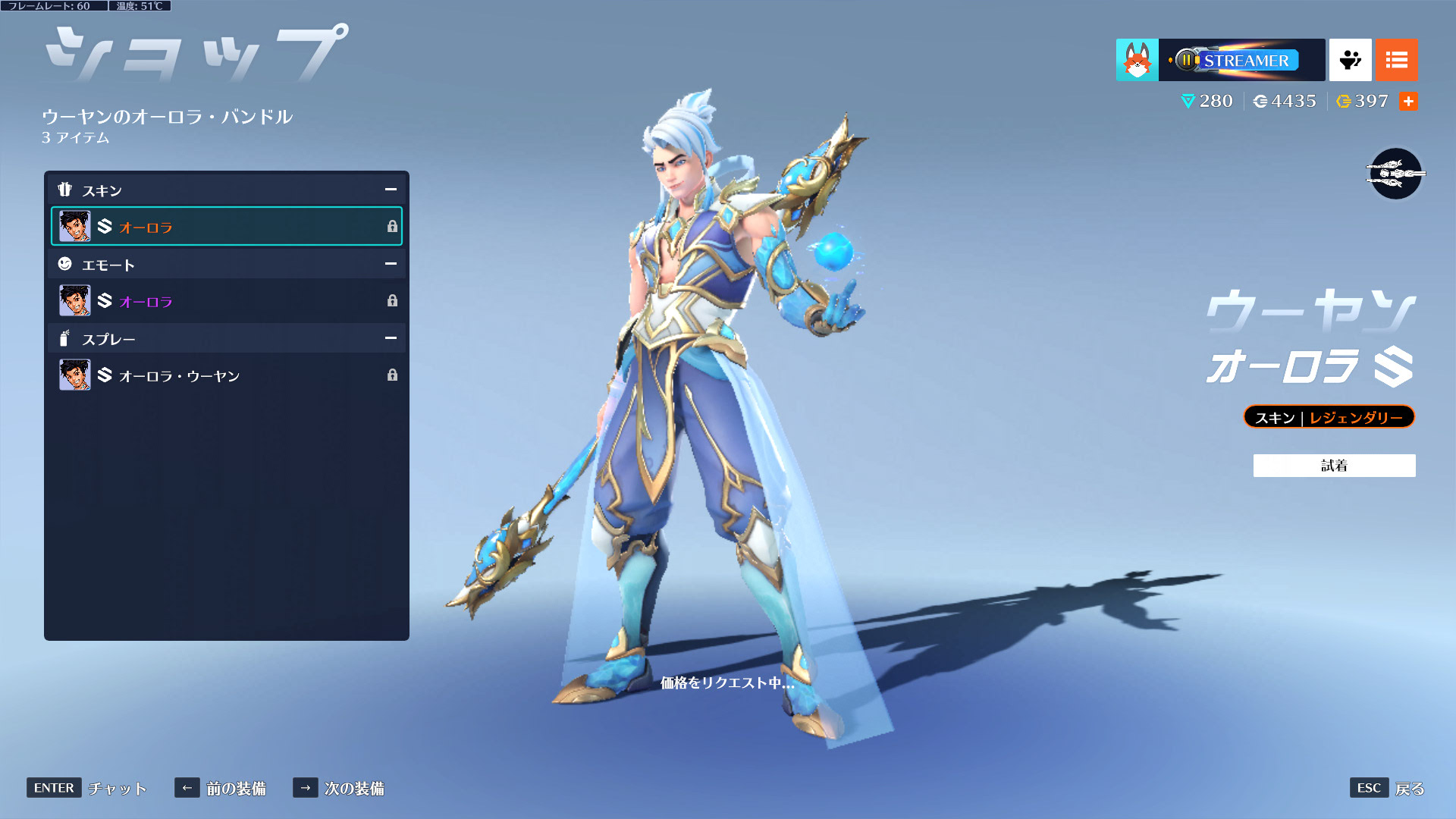
Task: Open the friends social icon
Action: pos(1350,60)
